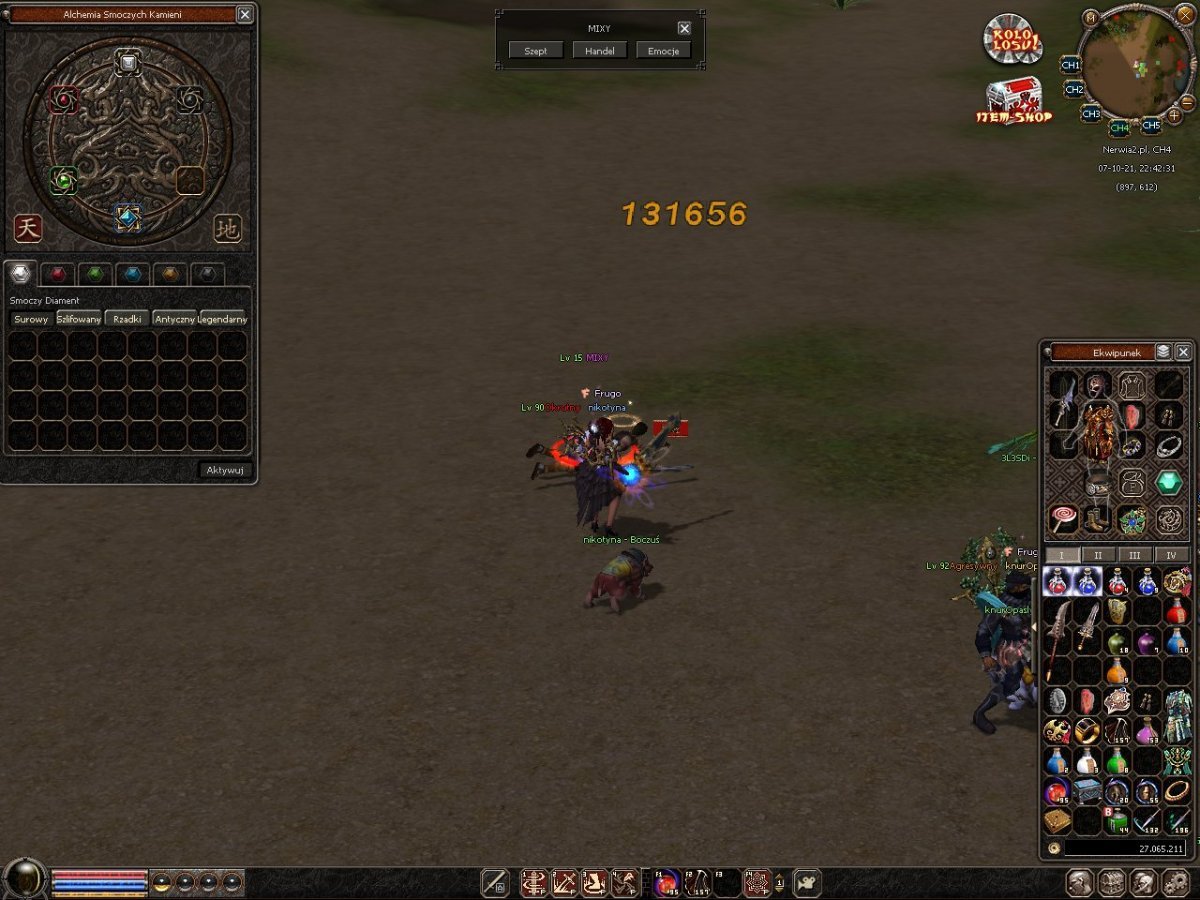Viewport: 1200px width, 900px height.
Task: Switch to the Legendarny grade tab
Action: [x=224, y=319]
